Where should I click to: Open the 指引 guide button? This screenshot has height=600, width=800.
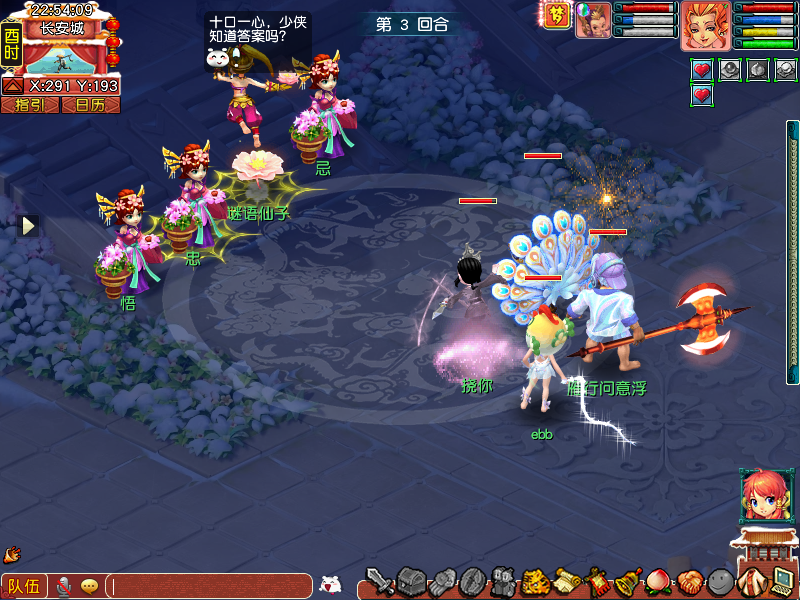click(x=29, y=104)
